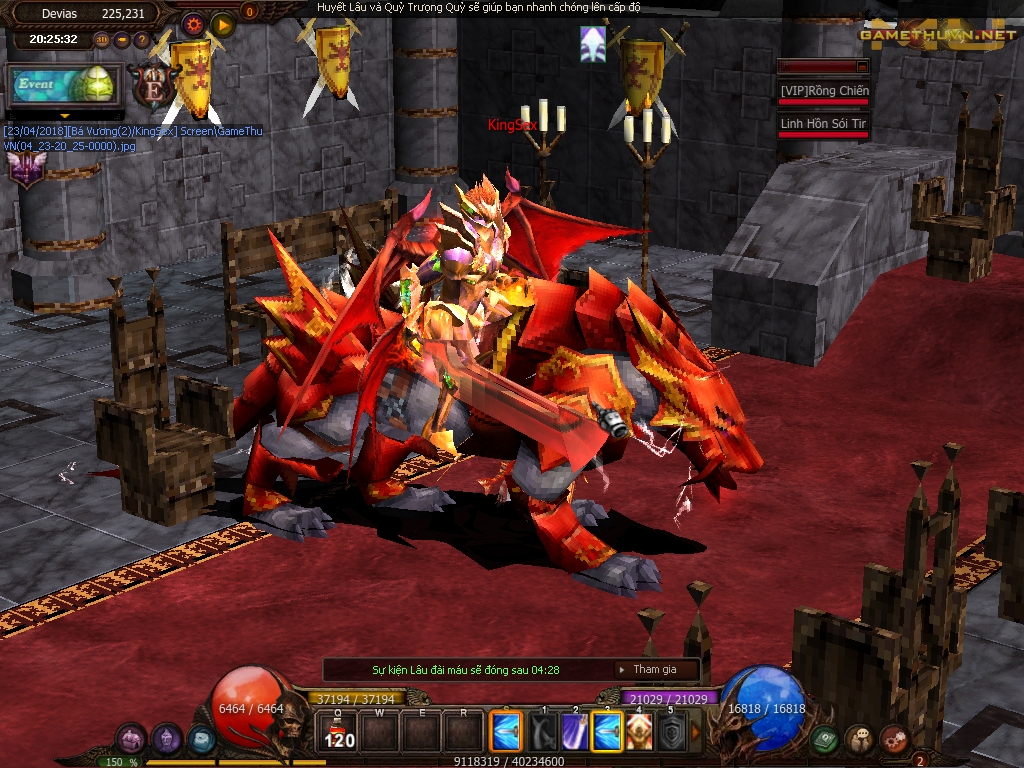Viewport: 1024px width, 768px height.
Task: Use the red potion in the Q slot
Action: point(339,732)
